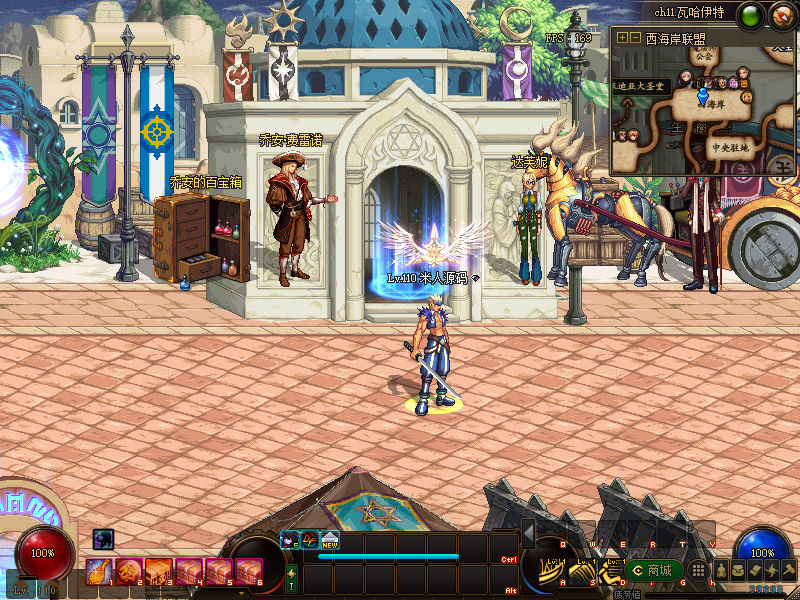The width and height of the screenshot is (800, 600).
Task: Zoom out the minimap with the minus button
Action: click(x=635, y=38)
